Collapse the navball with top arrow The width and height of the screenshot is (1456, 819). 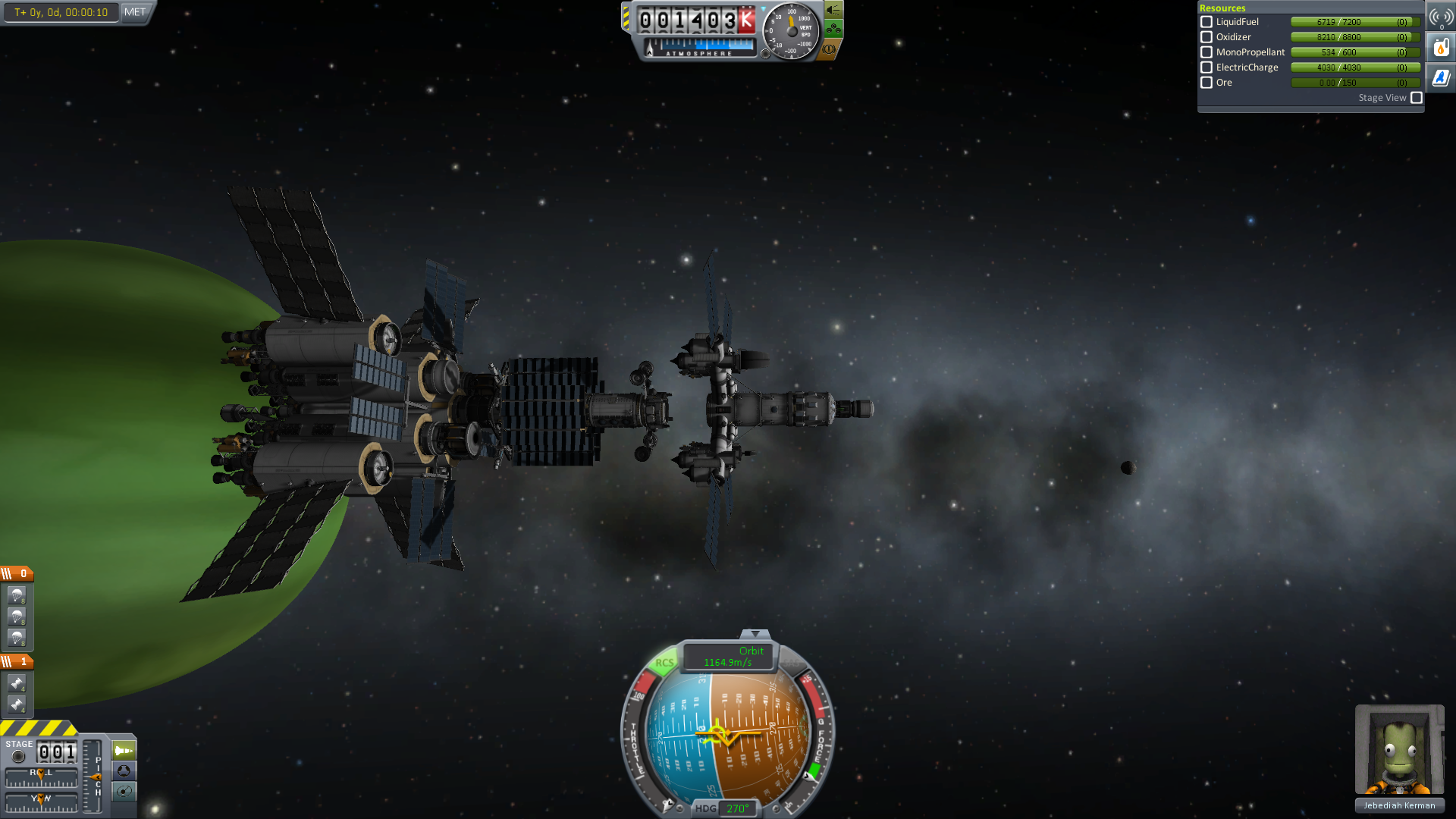pyautogui.click(x=755, y=634)
